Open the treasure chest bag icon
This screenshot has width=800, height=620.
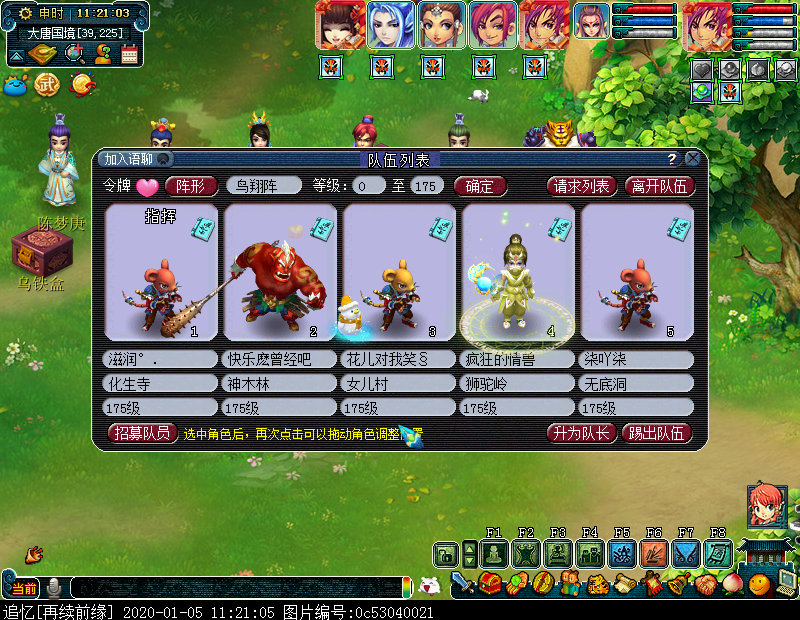pyautogui.click(x=491, y=582)
